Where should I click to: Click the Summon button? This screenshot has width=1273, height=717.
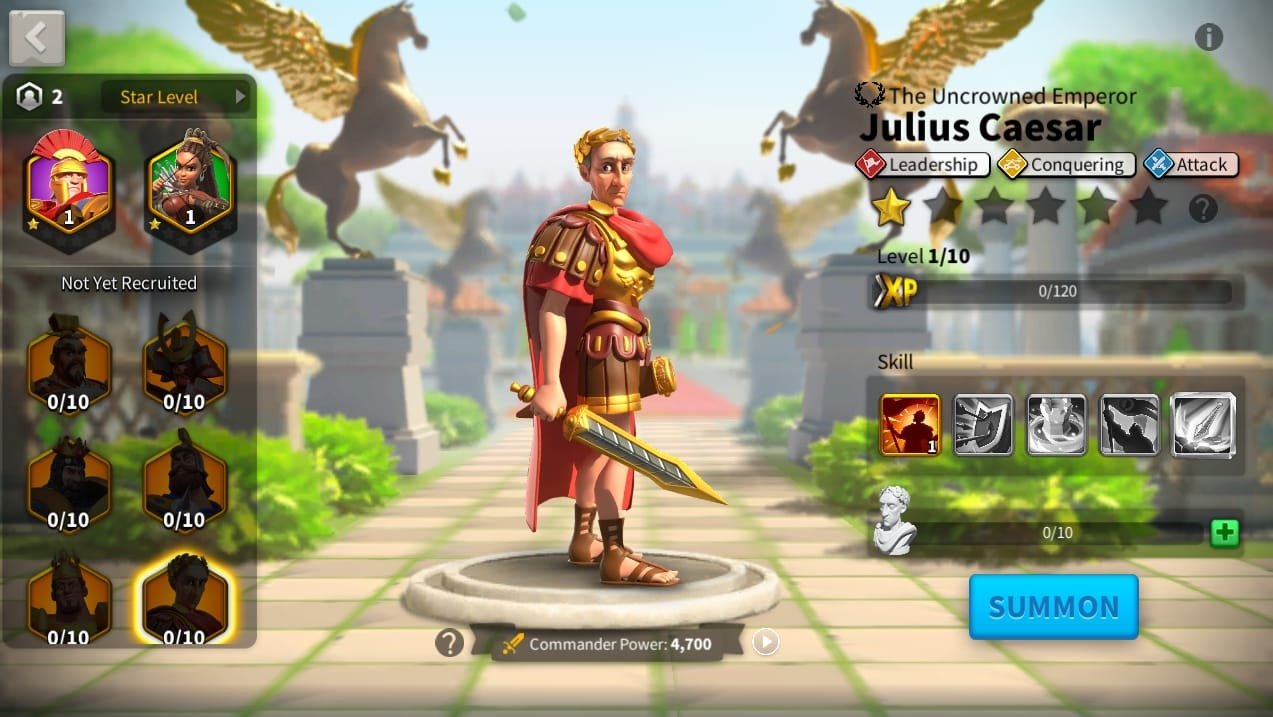1053,607
